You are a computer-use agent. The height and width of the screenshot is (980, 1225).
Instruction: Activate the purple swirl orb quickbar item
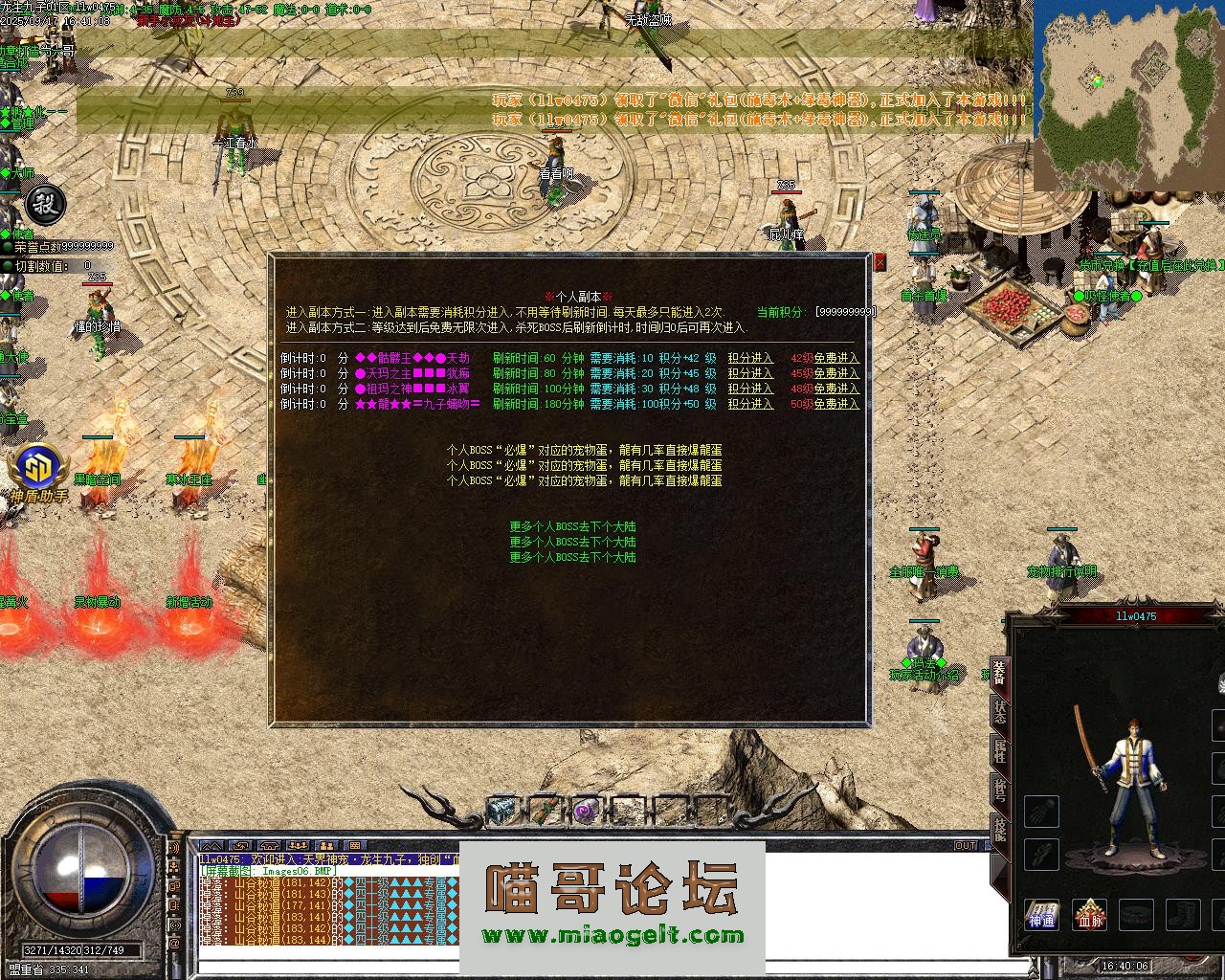coord(586,811)
